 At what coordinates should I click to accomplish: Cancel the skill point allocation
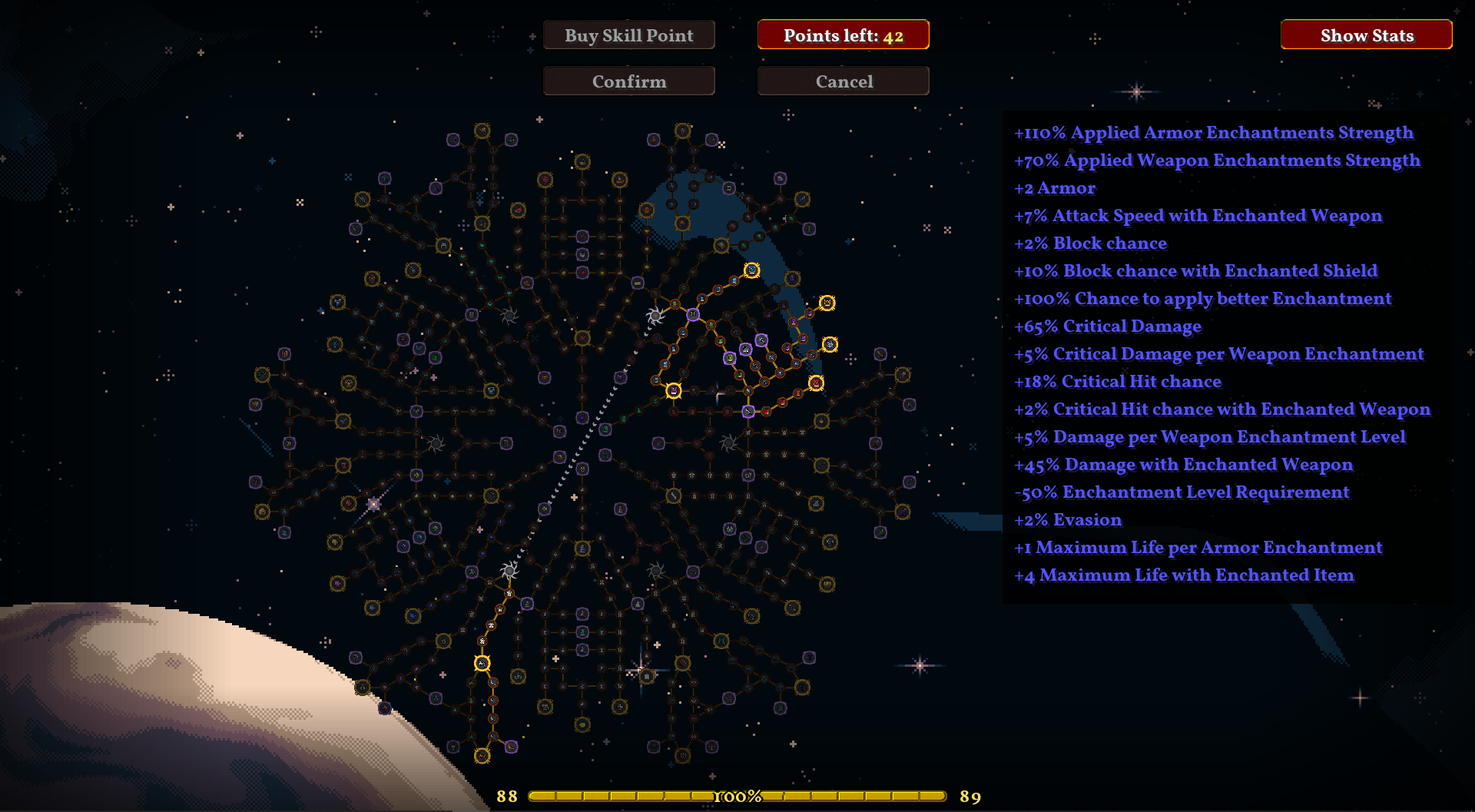coord(843,81)
